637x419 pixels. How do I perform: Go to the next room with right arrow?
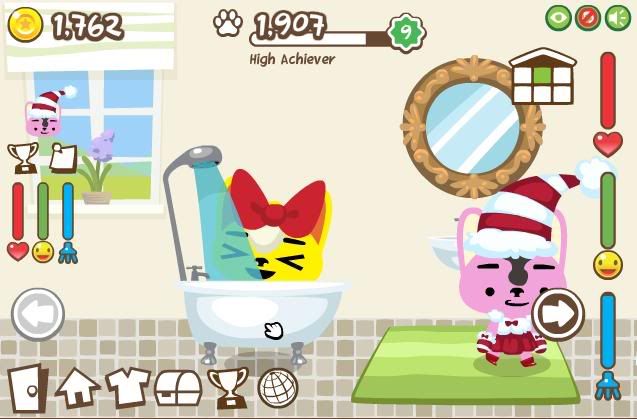[x=558, y=314]
